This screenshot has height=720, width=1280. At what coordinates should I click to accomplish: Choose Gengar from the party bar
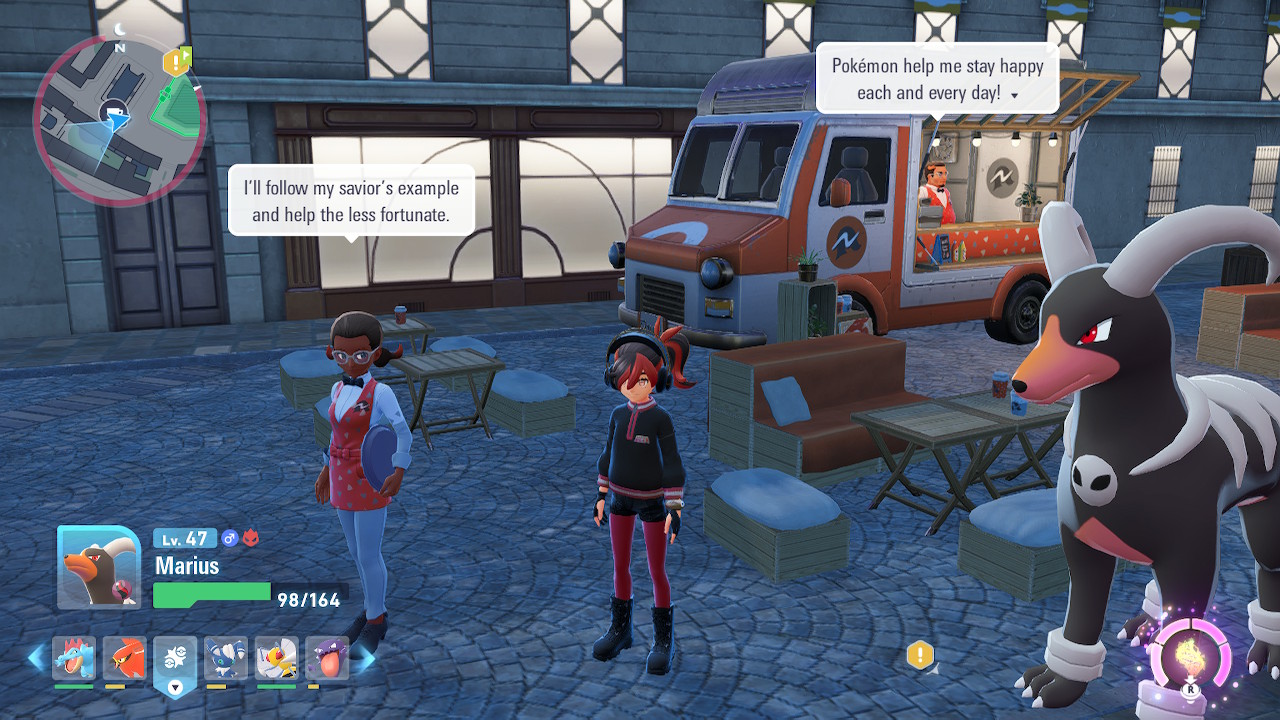(x=327, y=658)
